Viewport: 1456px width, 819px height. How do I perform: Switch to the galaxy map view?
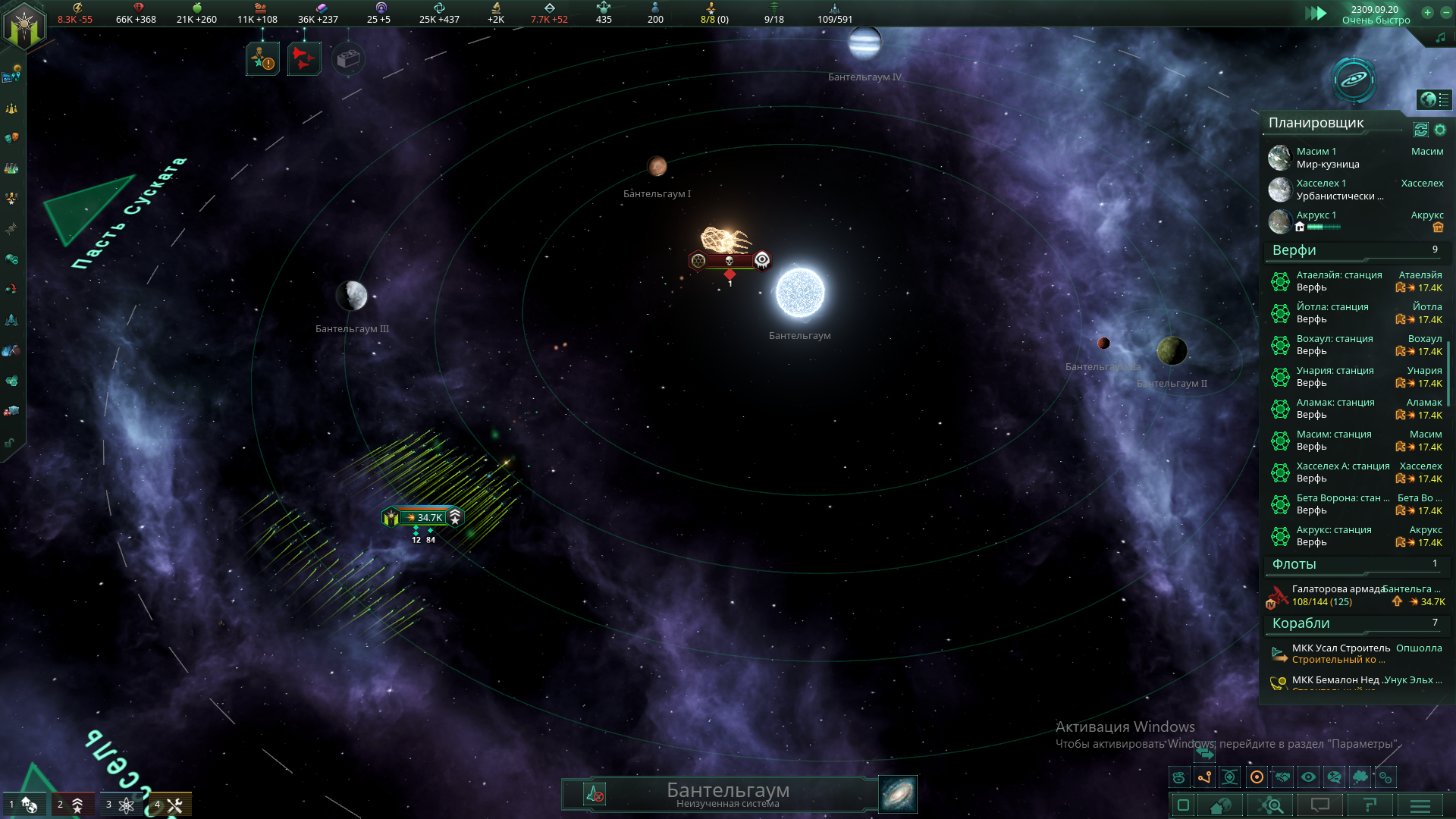pyautogui.click(x=1354, y=79)
